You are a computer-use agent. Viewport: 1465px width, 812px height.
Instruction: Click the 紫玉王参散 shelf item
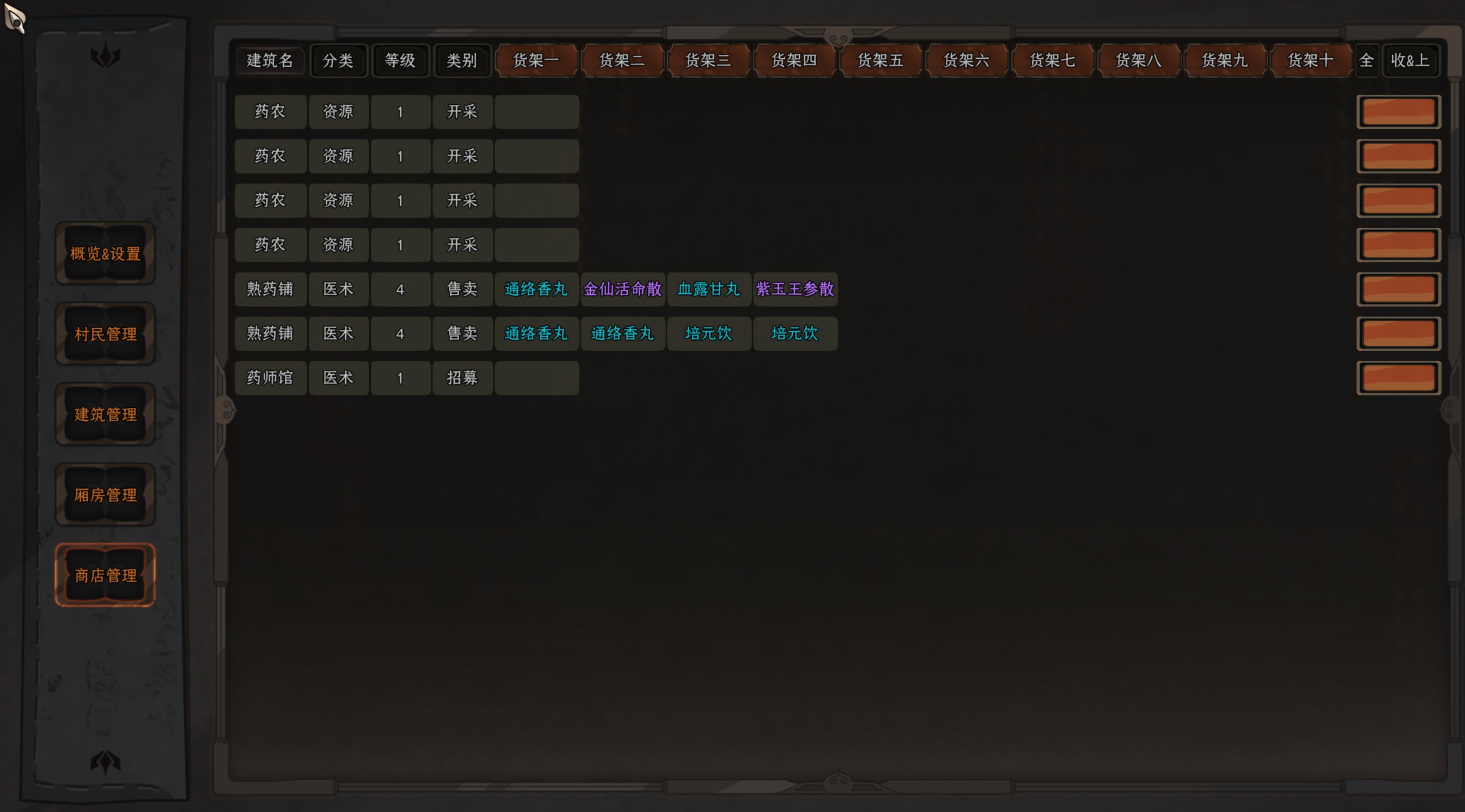[x=794, y=289]
